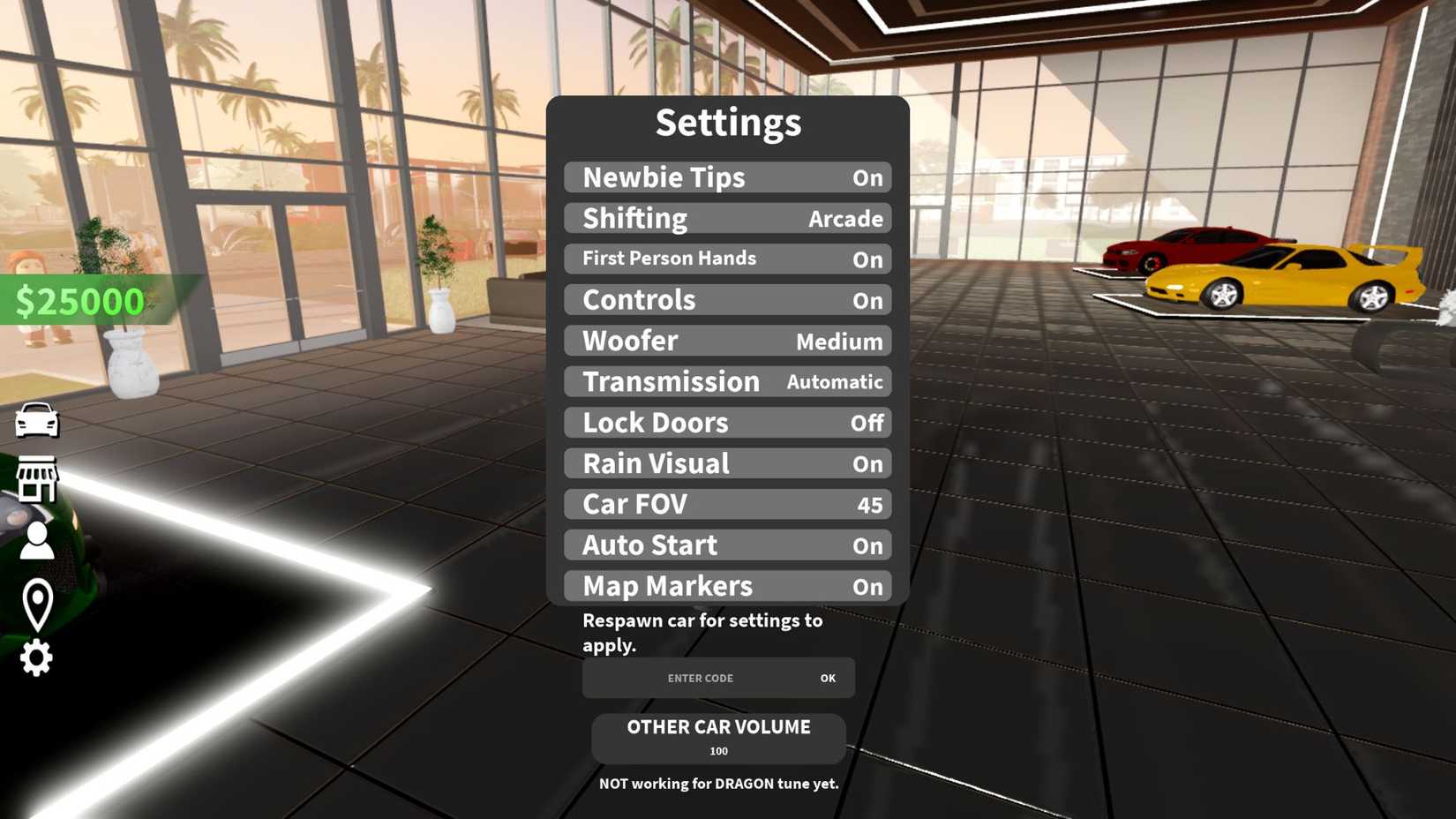Disable Auto Start

(x=727, y=545)
